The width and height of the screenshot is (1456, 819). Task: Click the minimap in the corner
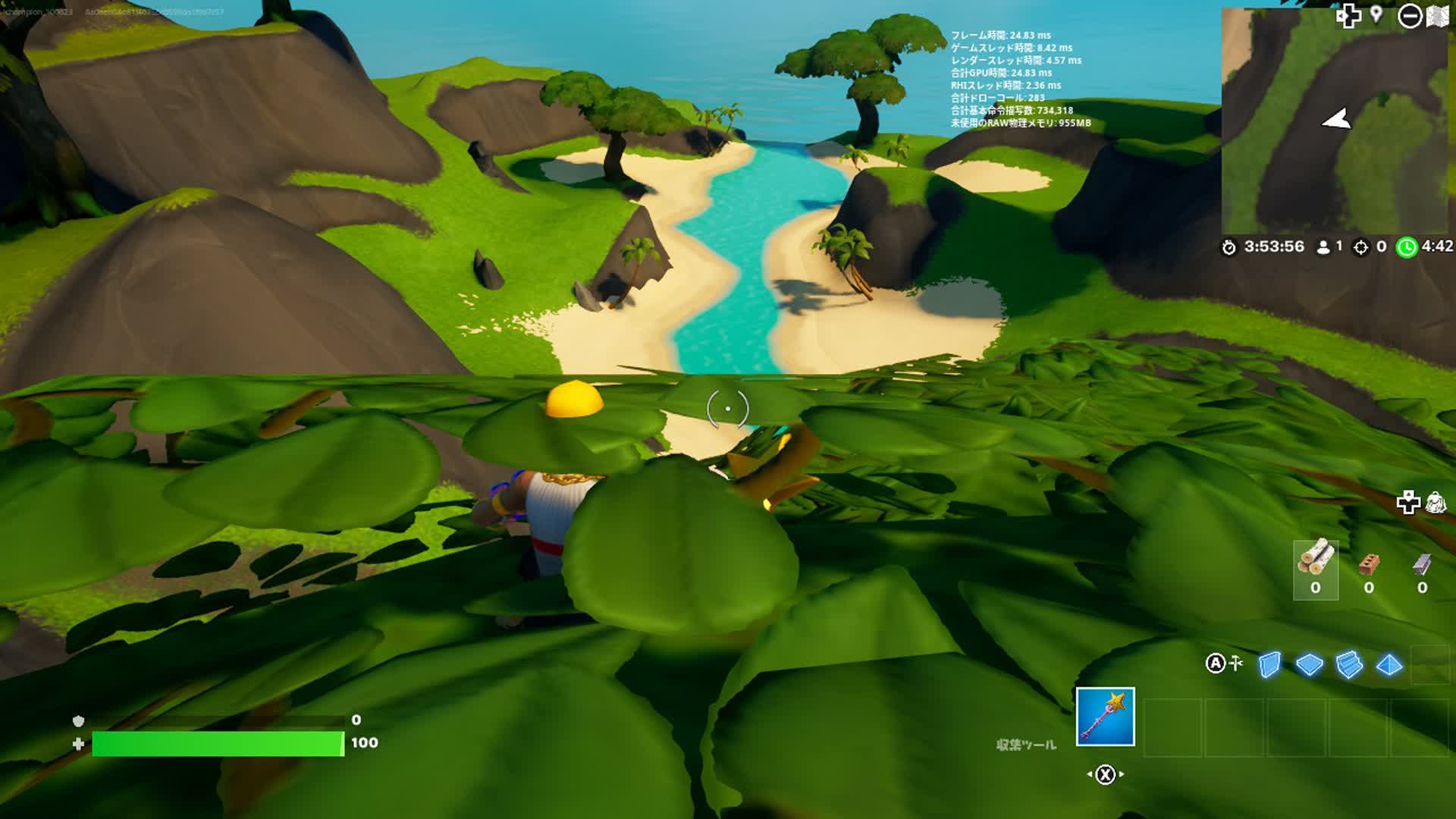[x=1334, y=121]
